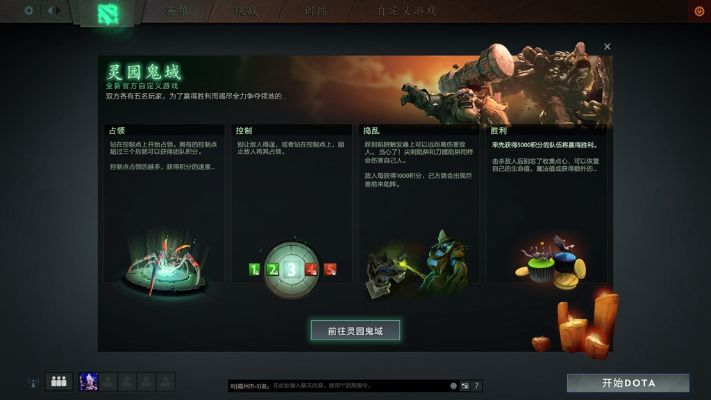The height and width of the screenshot is (400, 711).
Task: Open the settings gear icon
Action: pos(28,11)
